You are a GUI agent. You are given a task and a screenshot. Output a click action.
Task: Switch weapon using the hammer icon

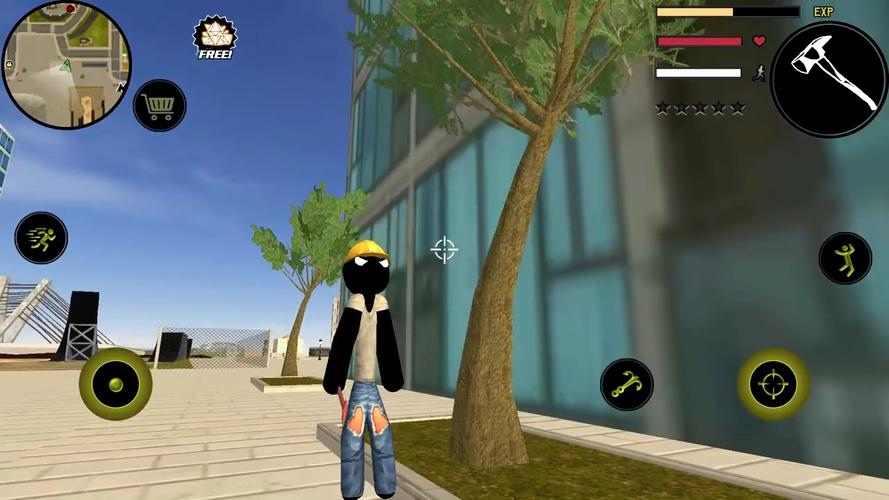(x=829, y=78)
